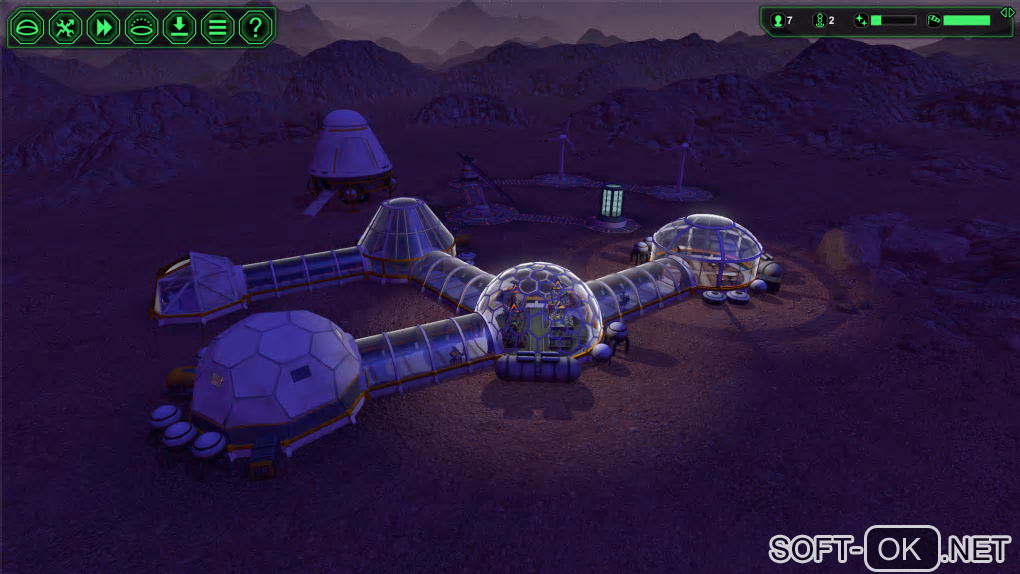Open the question mark help button
This screenshot has width=1020, height=574.
[255, 27]
